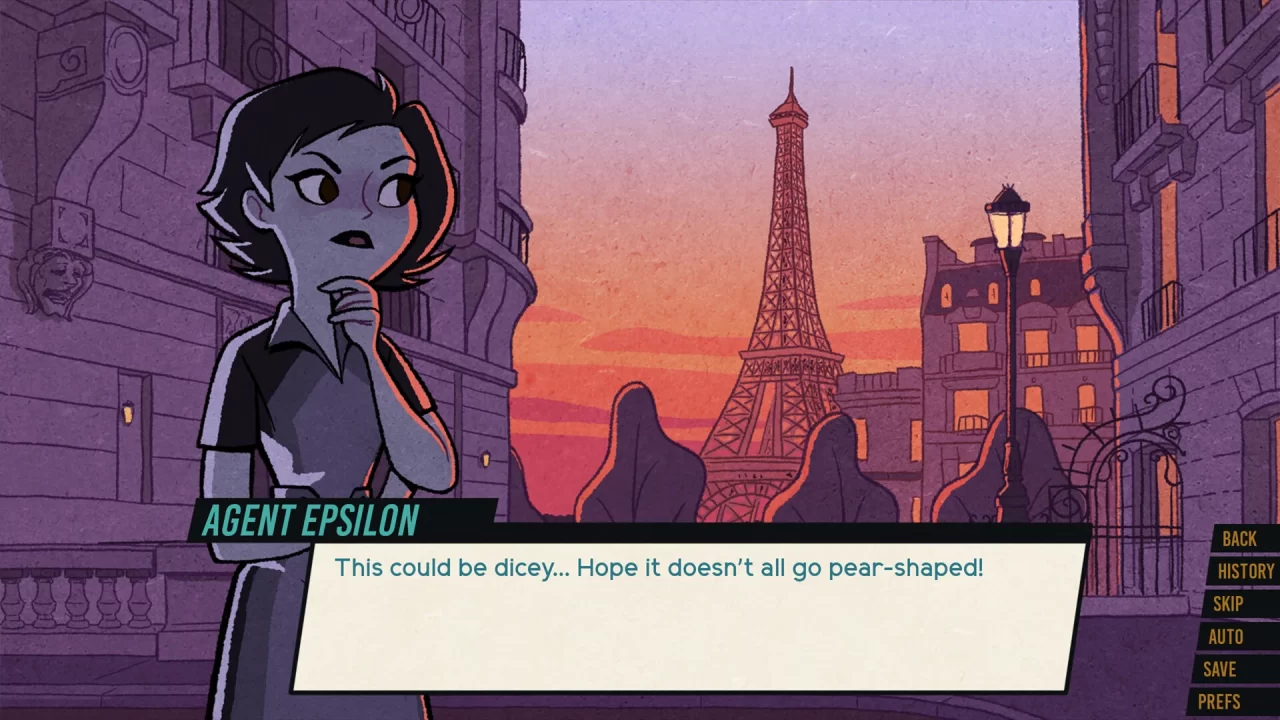
Task: Go Back to the previous dialogue line
Action: coord(1242,539)
